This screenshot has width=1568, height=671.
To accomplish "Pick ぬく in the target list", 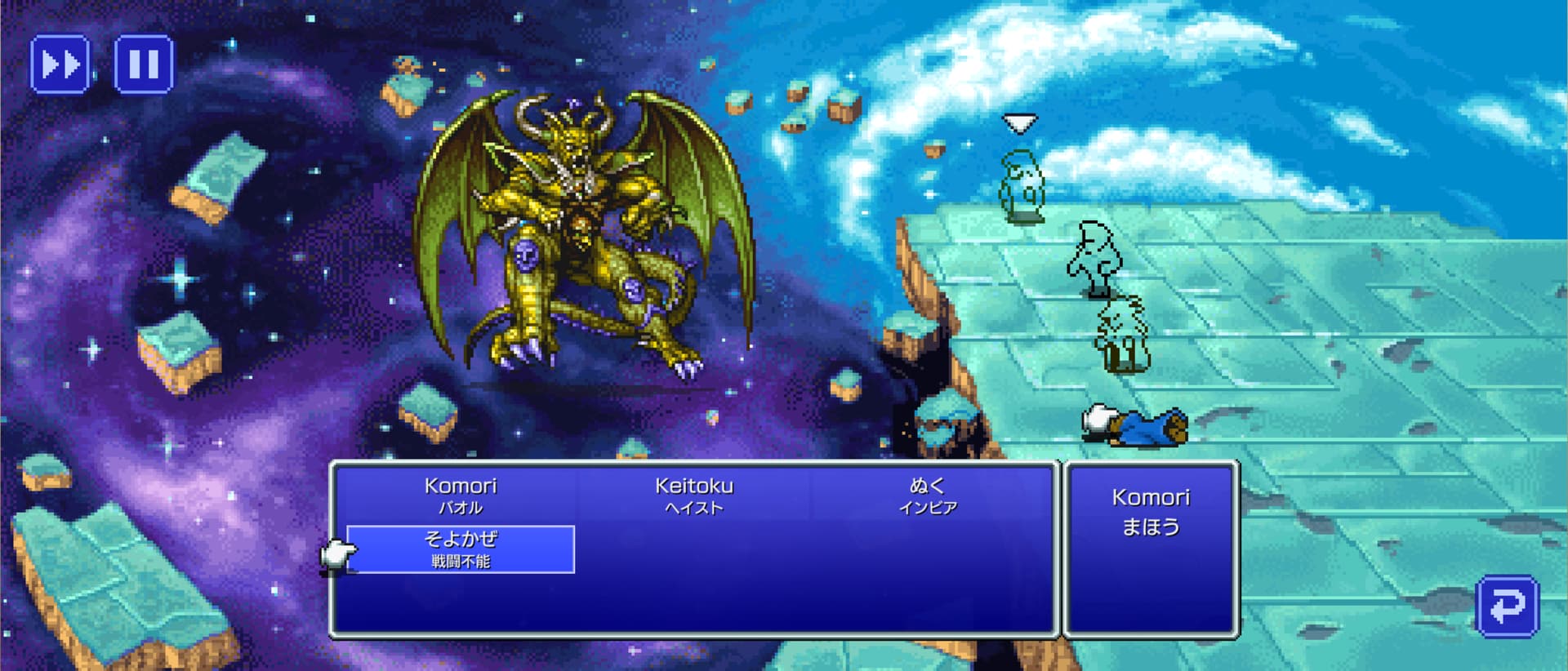I will coord(927,495).
